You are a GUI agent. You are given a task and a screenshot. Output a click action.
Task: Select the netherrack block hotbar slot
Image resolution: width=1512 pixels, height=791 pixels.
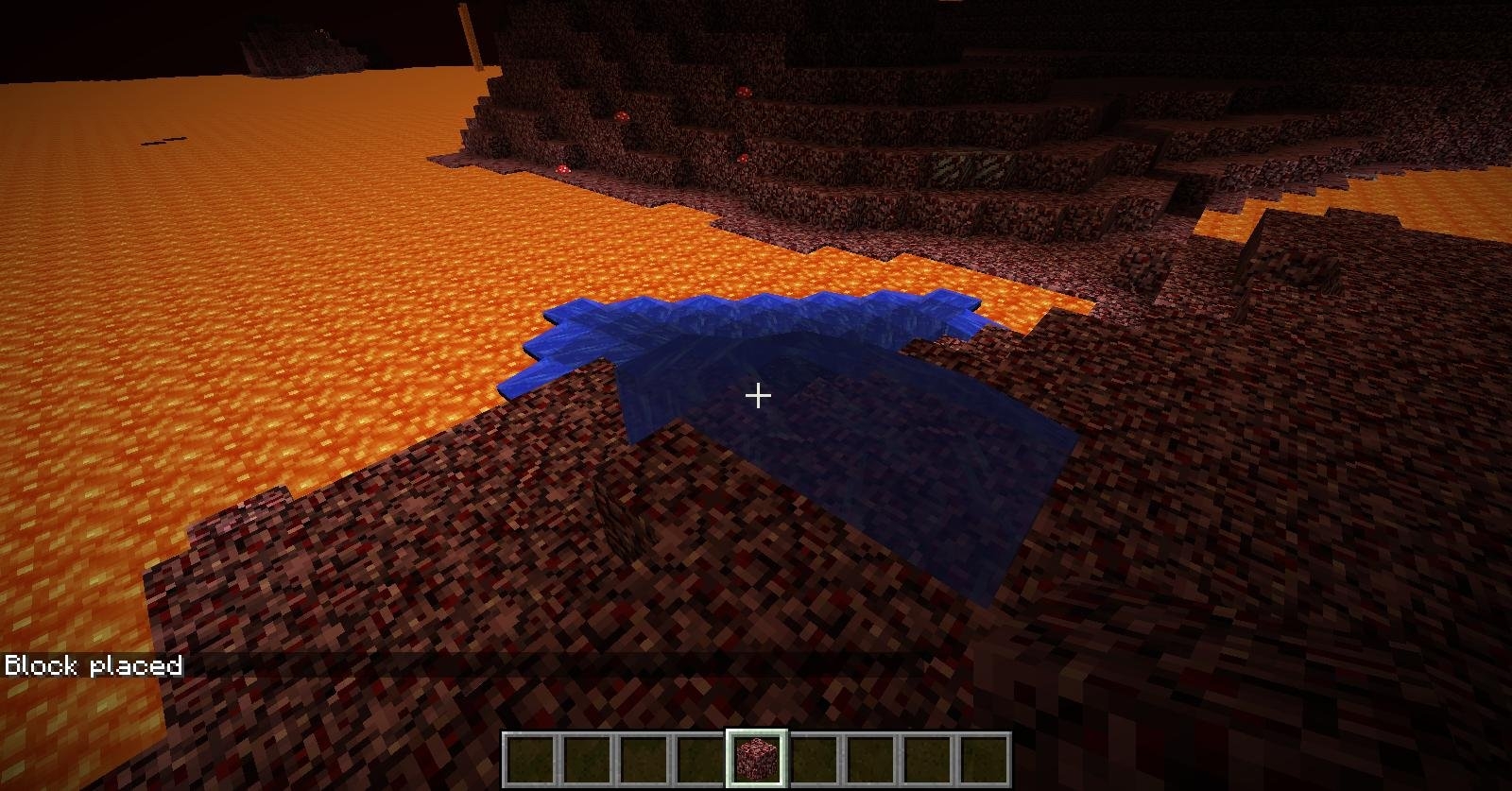coord(756,758)
